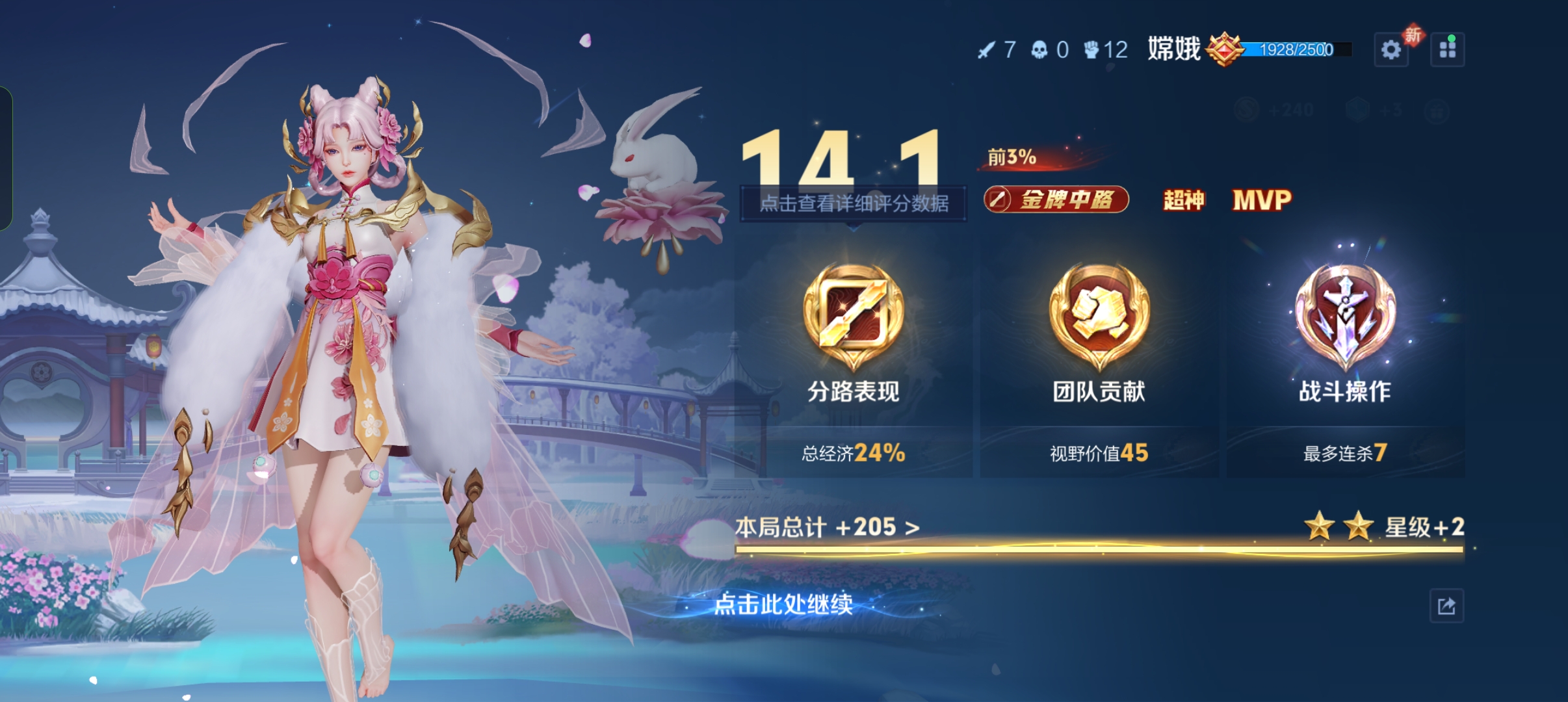This screenshot has height=702, width=1568.
Task: View detailed score data 点击查看详细评分数据
Action: [854, 203]
